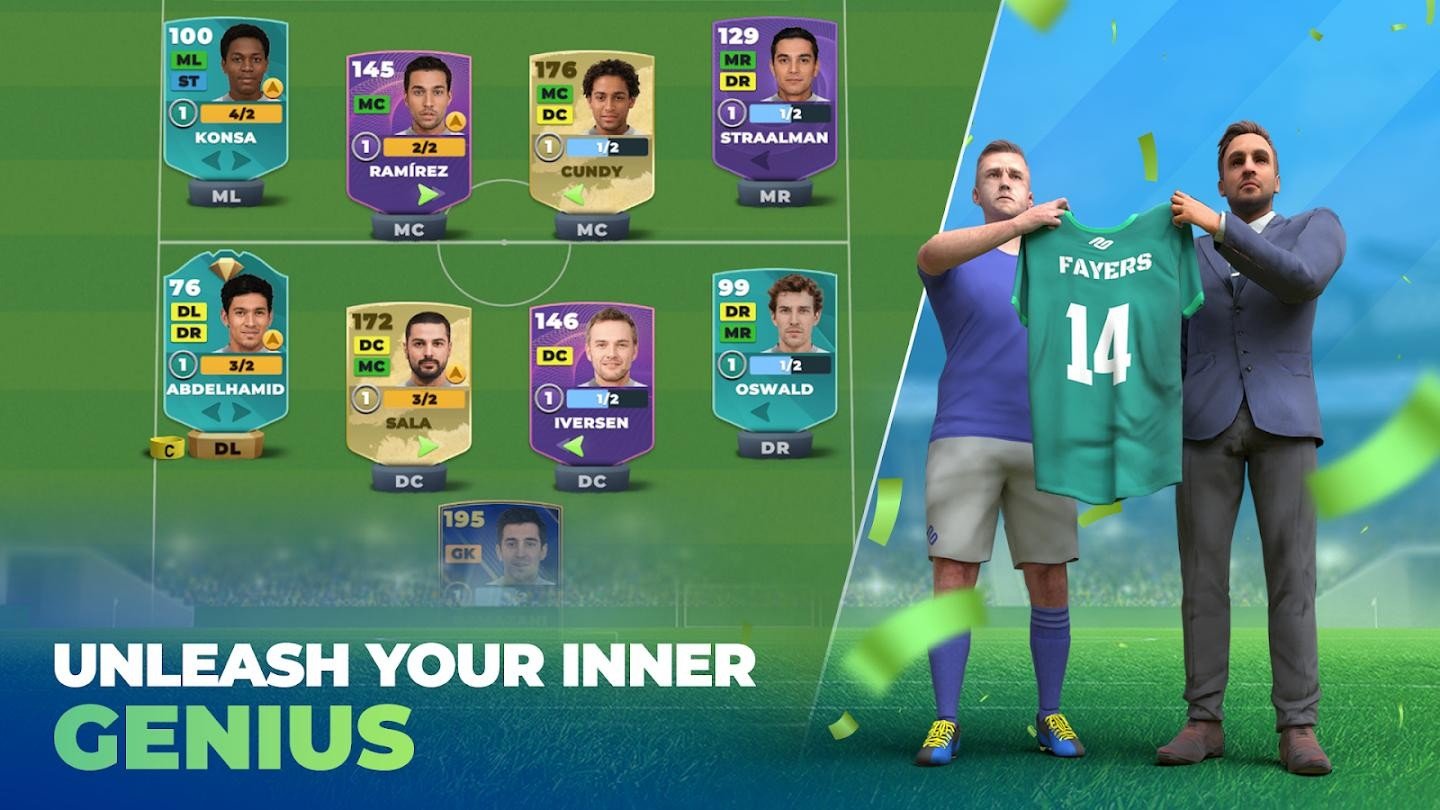Click the captain armband icon below Abdelhamid
The width and height of the screenshot is (1440, 810).
coord(168,448)
